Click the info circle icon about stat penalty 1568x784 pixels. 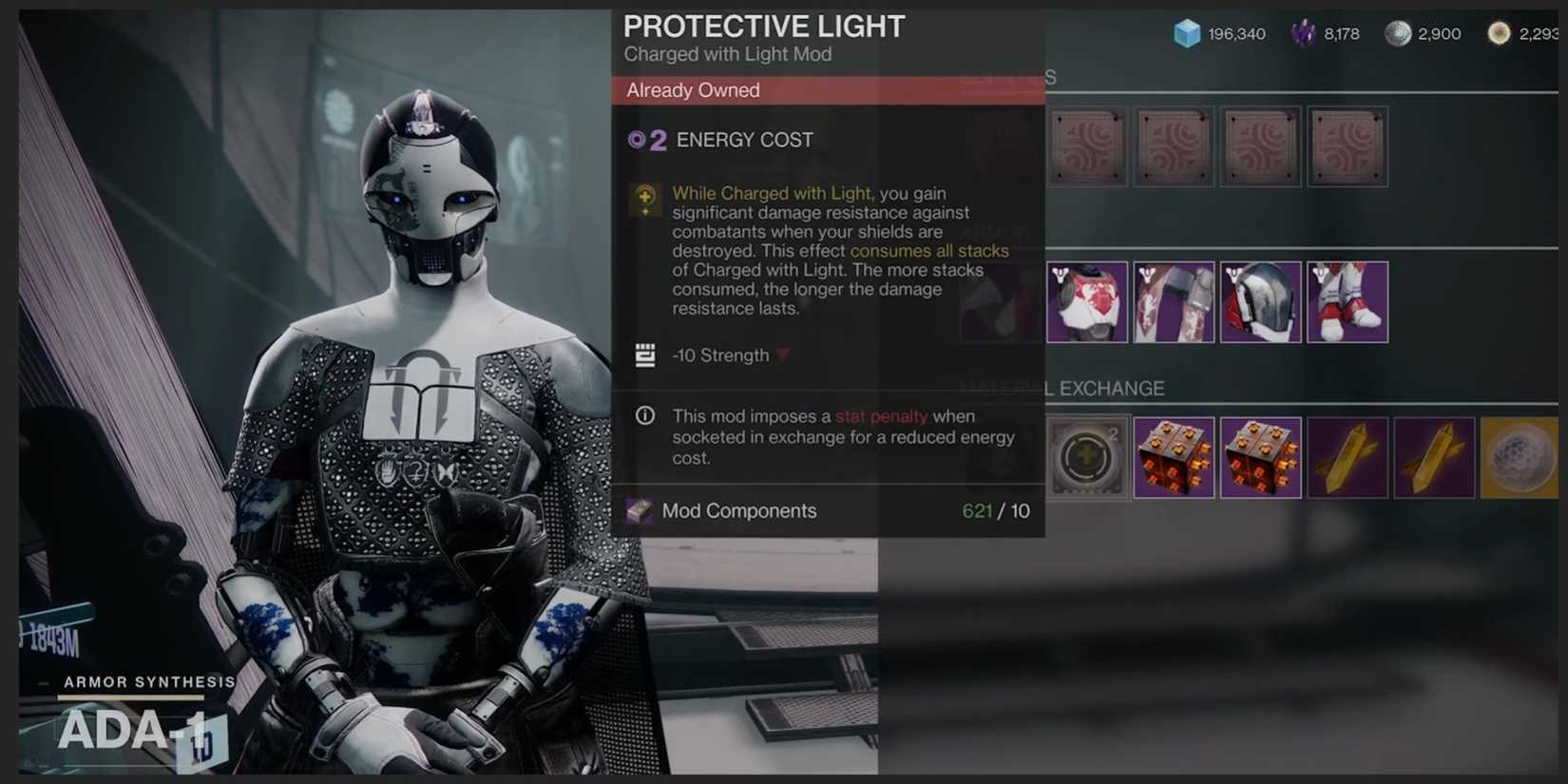[644, 415]
